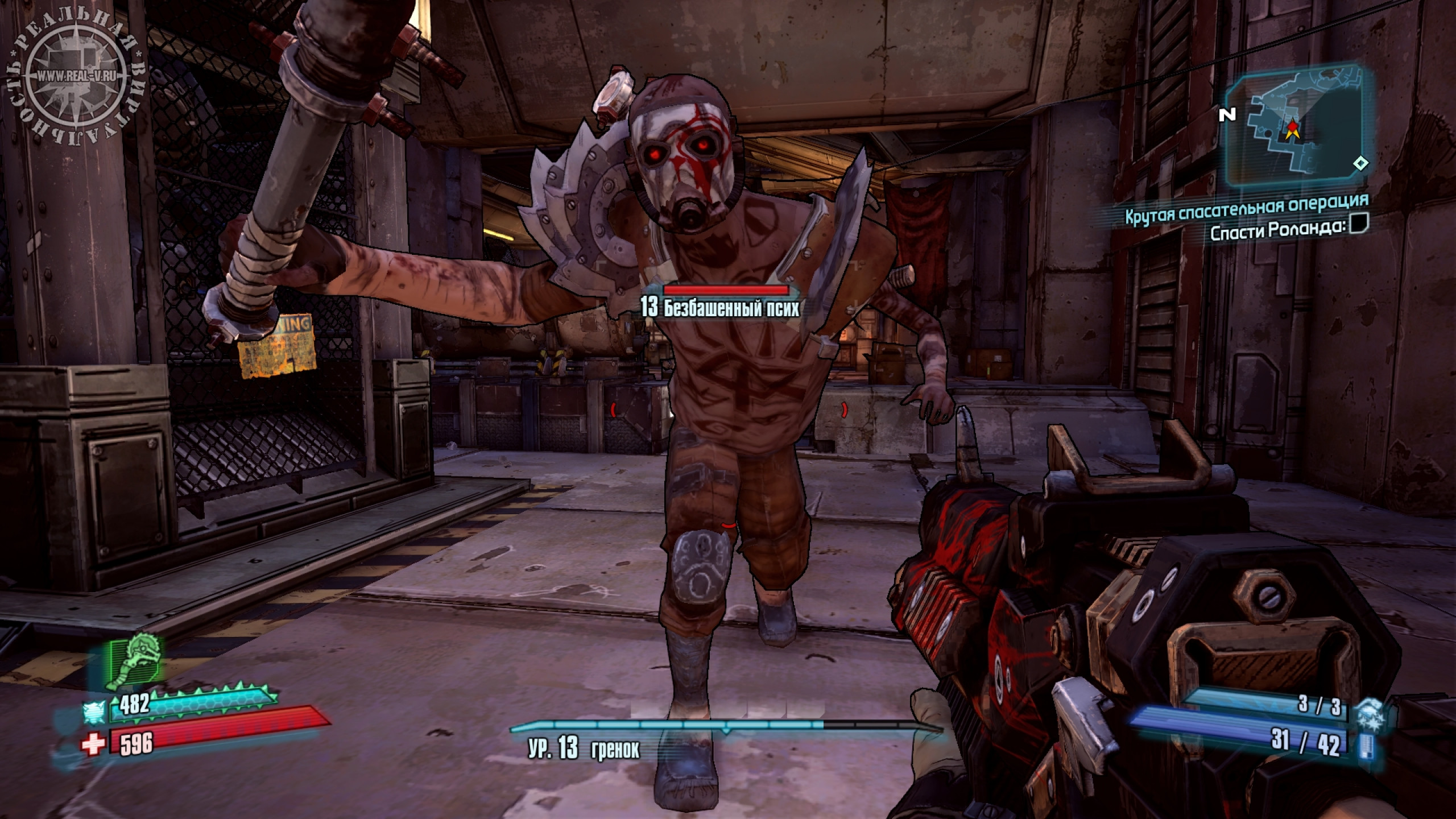
Task: Toggle the Save Roland objective checkbox
Action: click(1359, 223)
